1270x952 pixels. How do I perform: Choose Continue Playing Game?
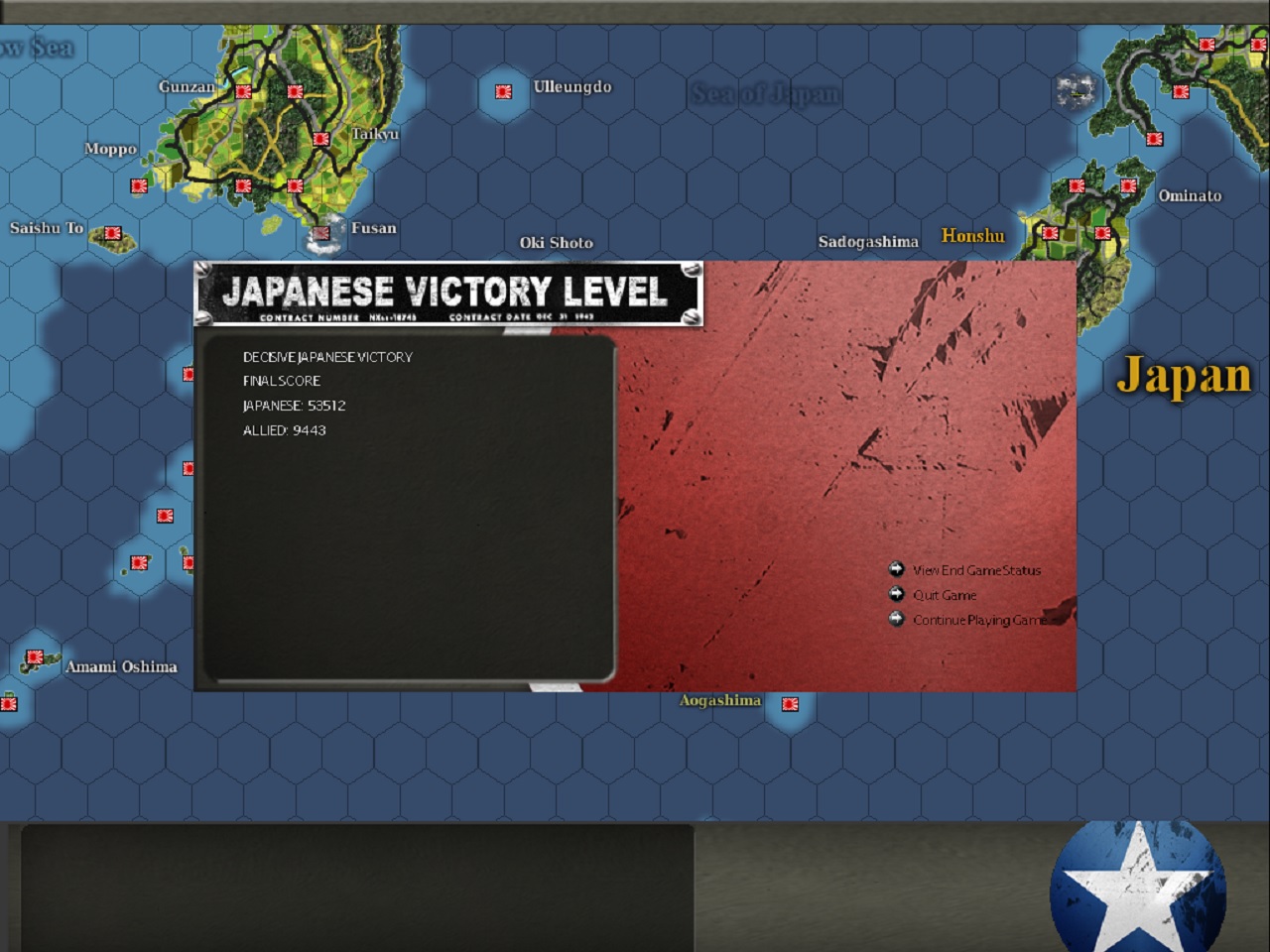pos(979,620)
